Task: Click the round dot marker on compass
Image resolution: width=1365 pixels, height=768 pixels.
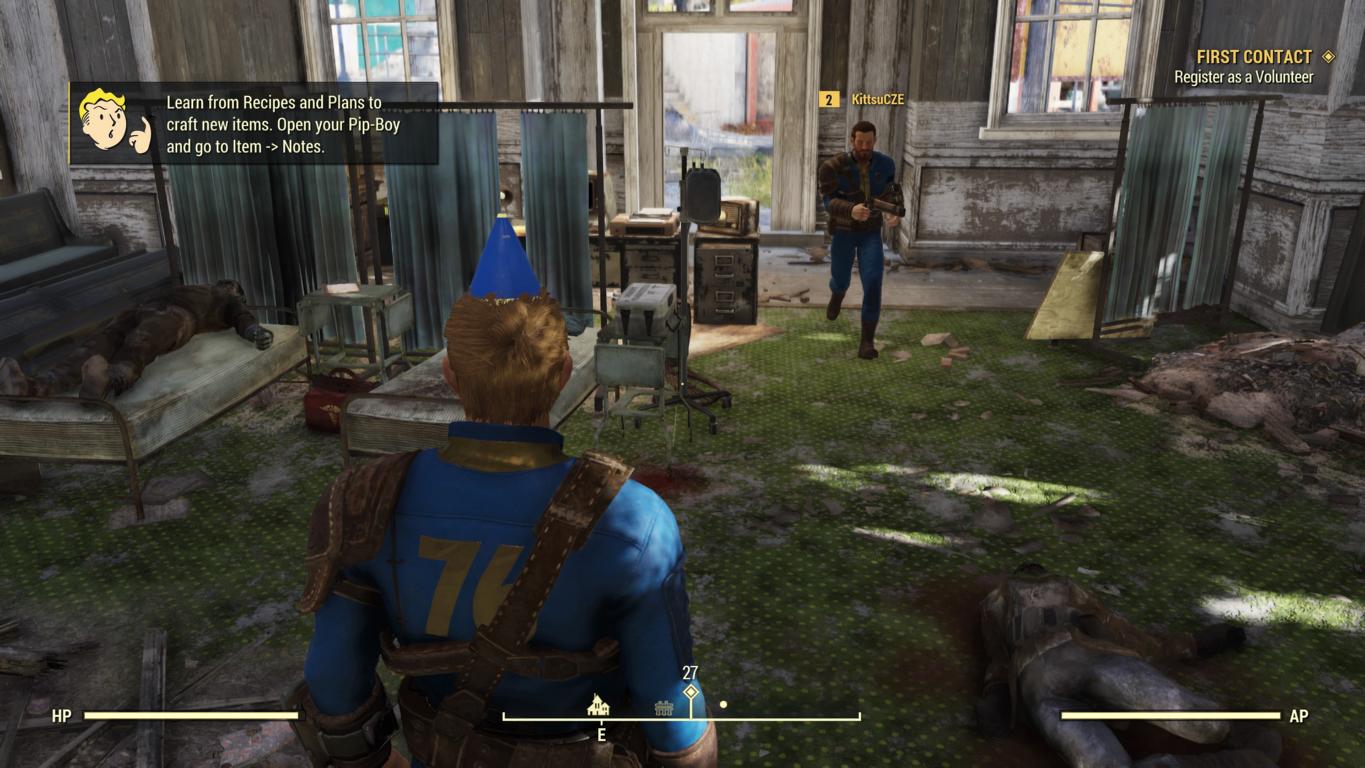Action: tap(723, 705)
